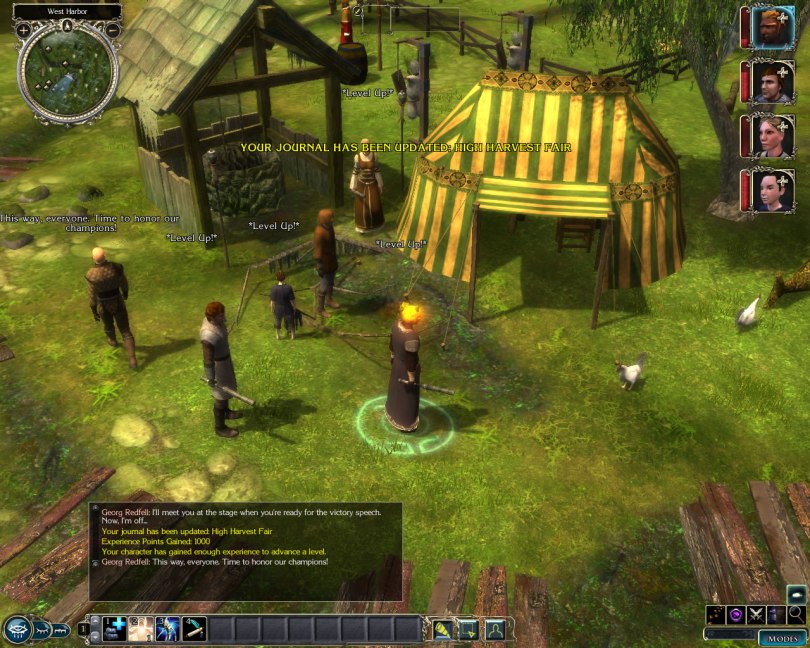
Task: Open the character silhouette panel button
Action: click(494, 629)
